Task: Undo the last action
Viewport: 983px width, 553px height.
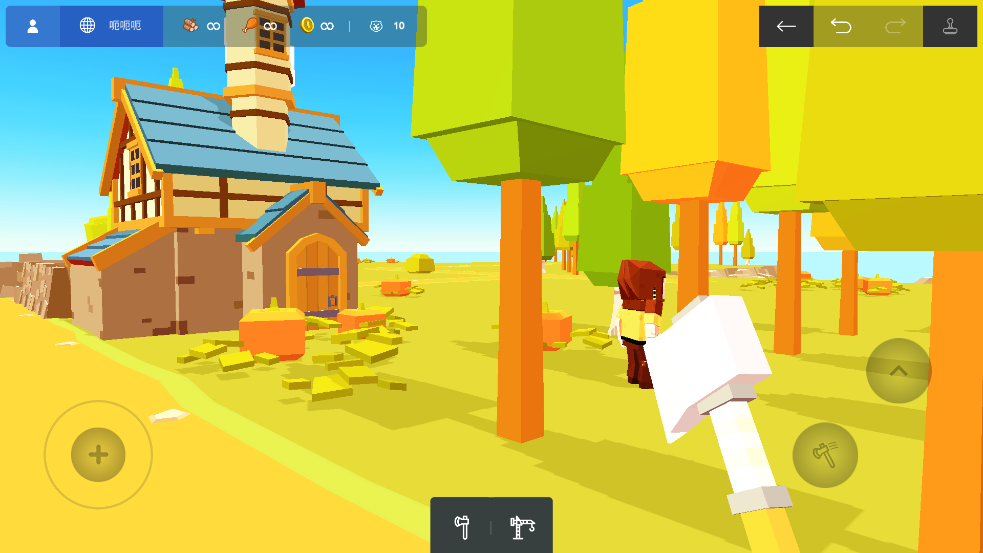Action: [841, 26]
